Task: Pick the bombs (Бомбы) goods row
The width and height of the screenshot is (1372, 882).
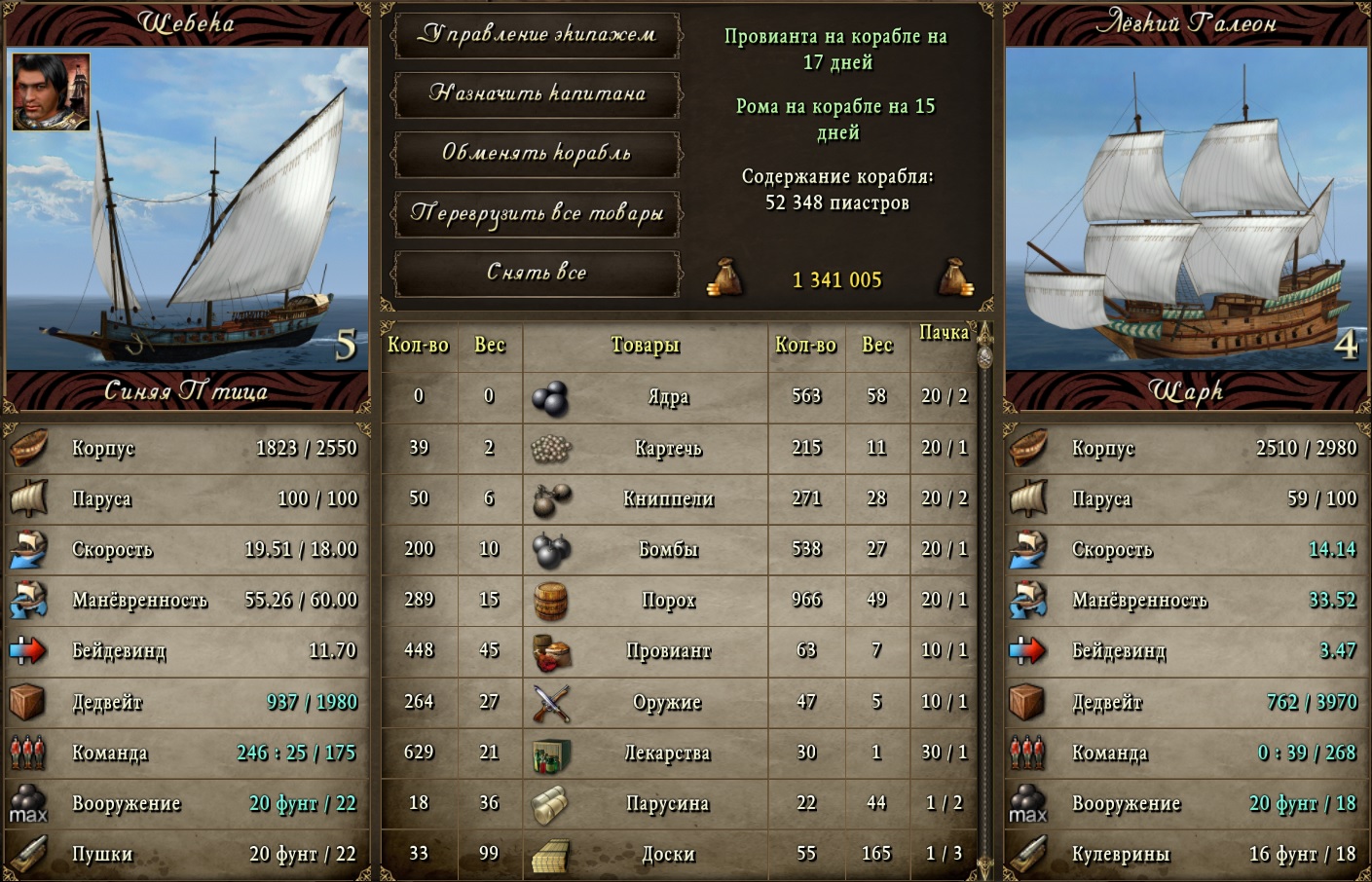Action: tap(668, 549)
